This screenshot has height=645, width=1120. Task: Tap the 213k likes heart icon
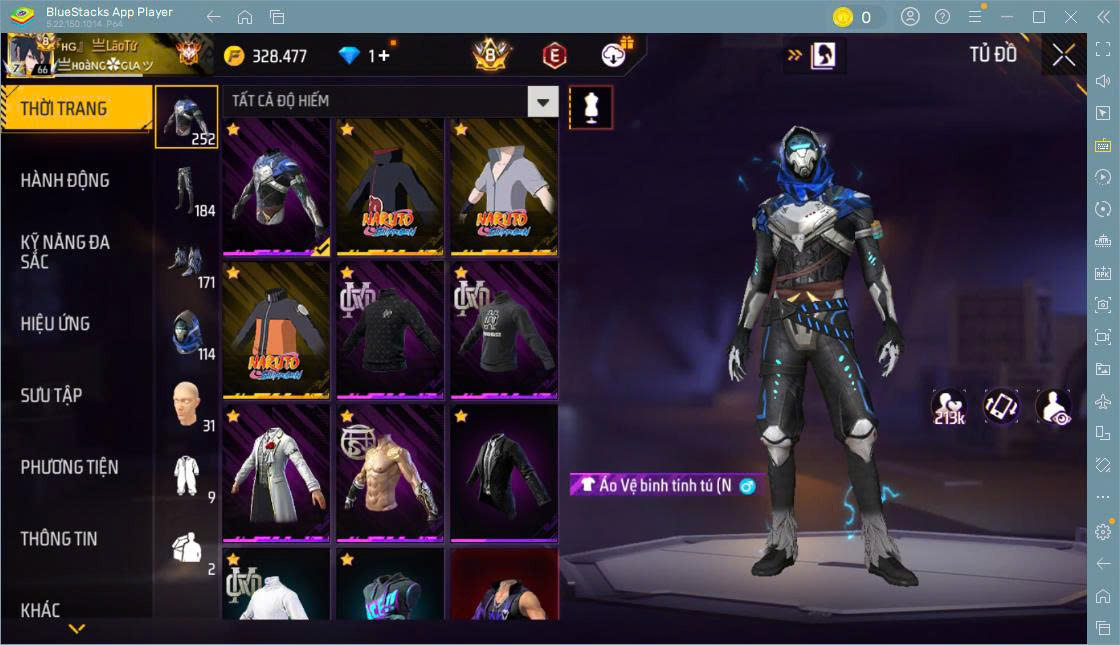point(948,406)
